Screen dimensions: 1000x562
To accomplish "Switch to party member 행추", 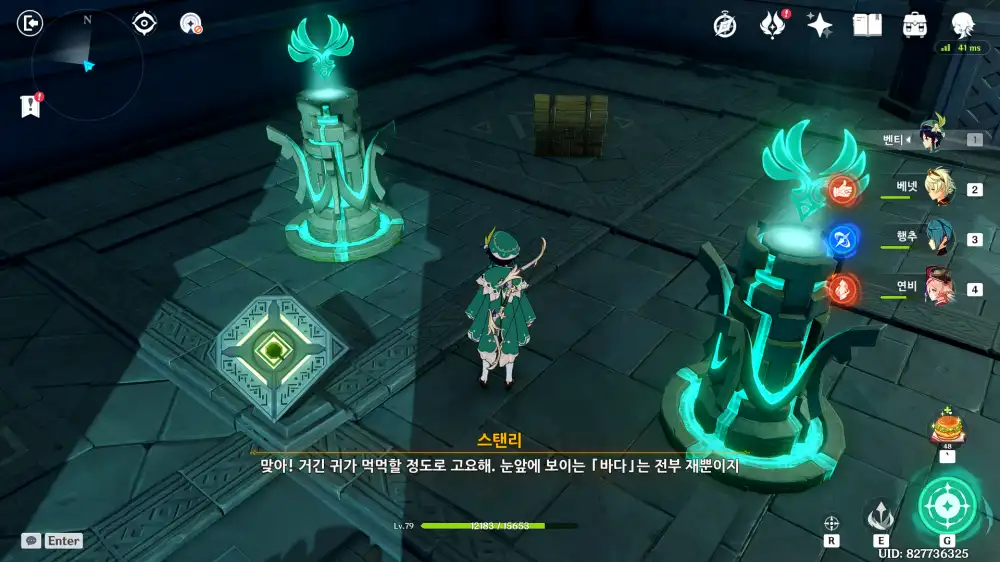I will point(938,238).
